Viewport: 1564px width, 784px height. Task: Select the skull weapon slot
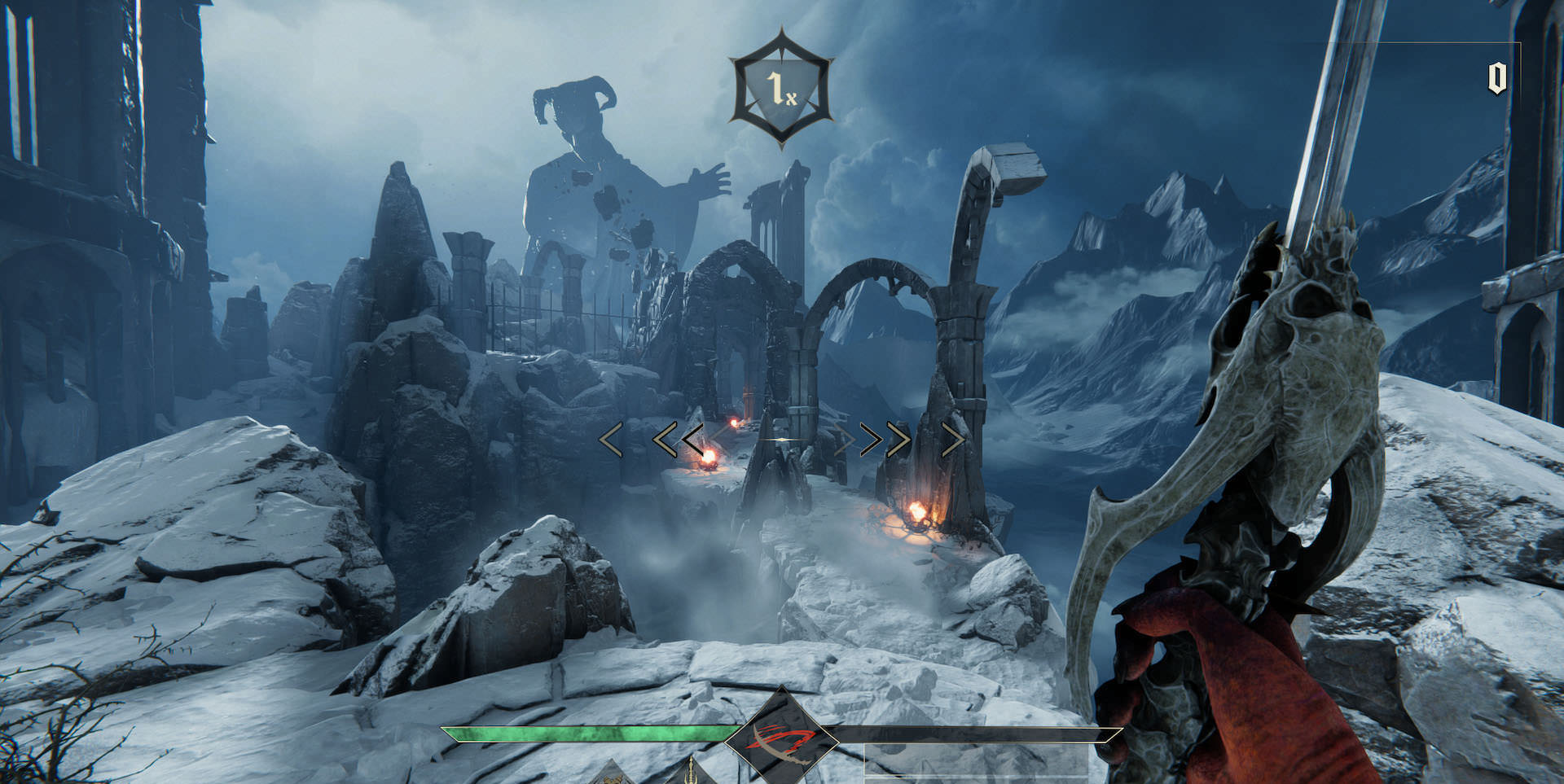[611, 773]
